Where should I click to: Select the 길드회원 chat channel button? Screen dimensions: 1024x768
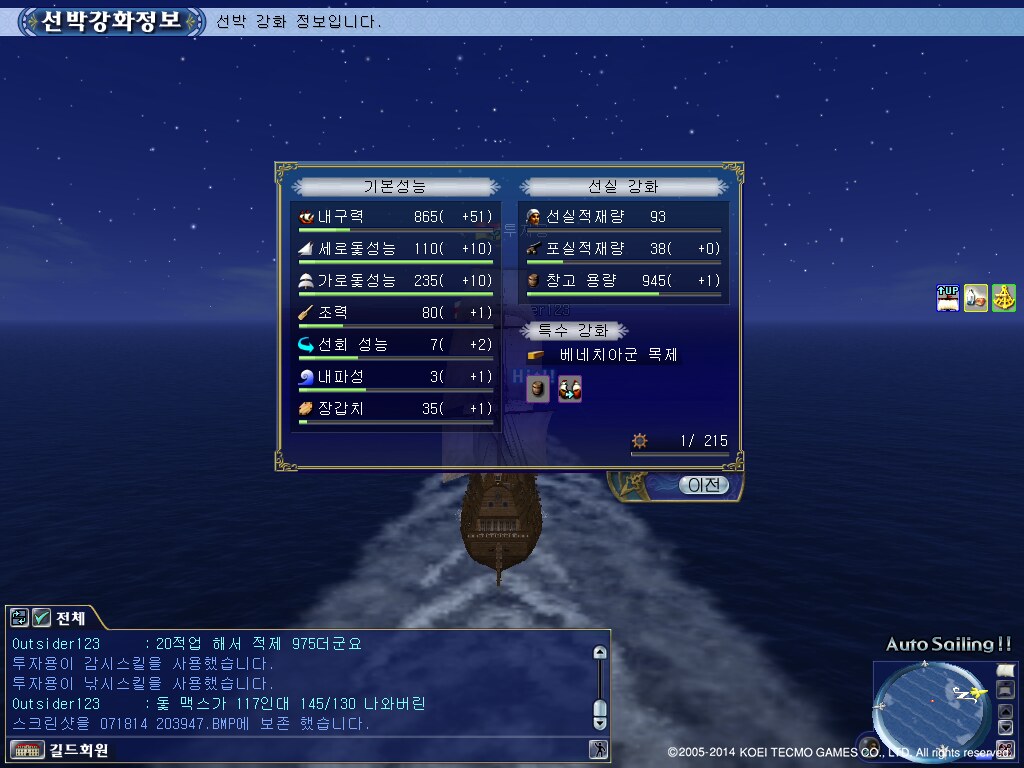(x=60, y=749)
